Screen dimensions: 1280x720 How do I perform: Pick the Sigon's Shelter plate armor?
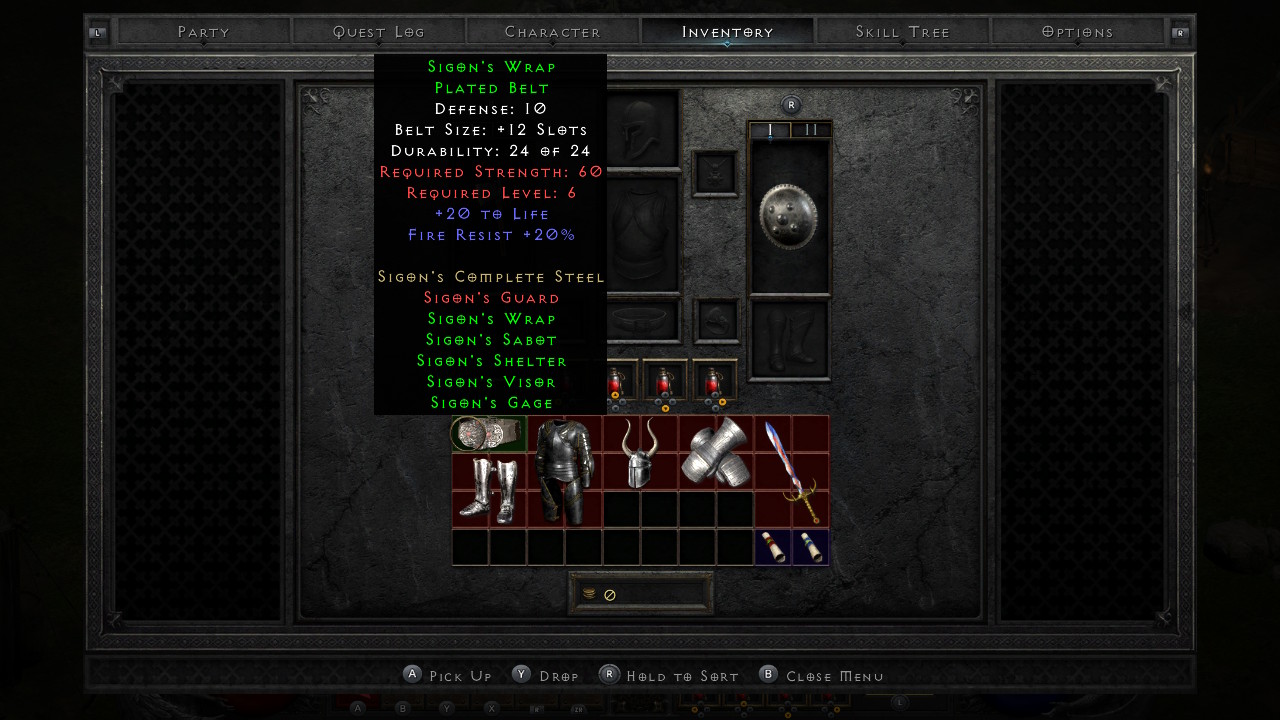click(564, 471)
